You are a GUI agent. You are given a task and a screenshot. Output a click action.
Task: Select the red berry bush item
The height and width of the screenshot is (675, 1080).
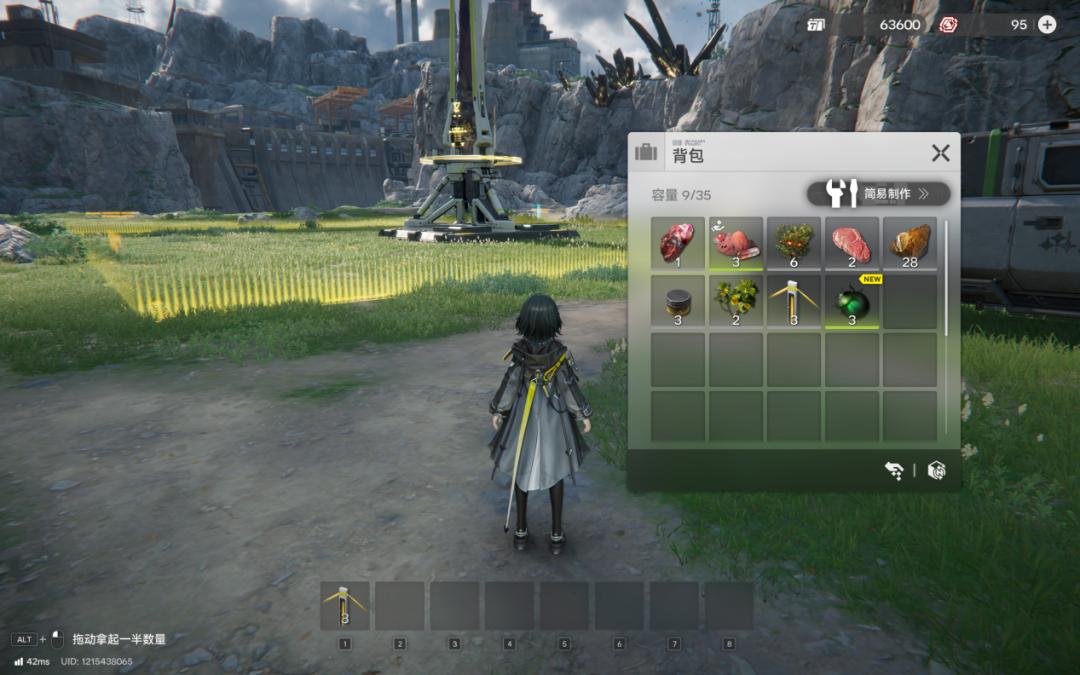[794, 243]
